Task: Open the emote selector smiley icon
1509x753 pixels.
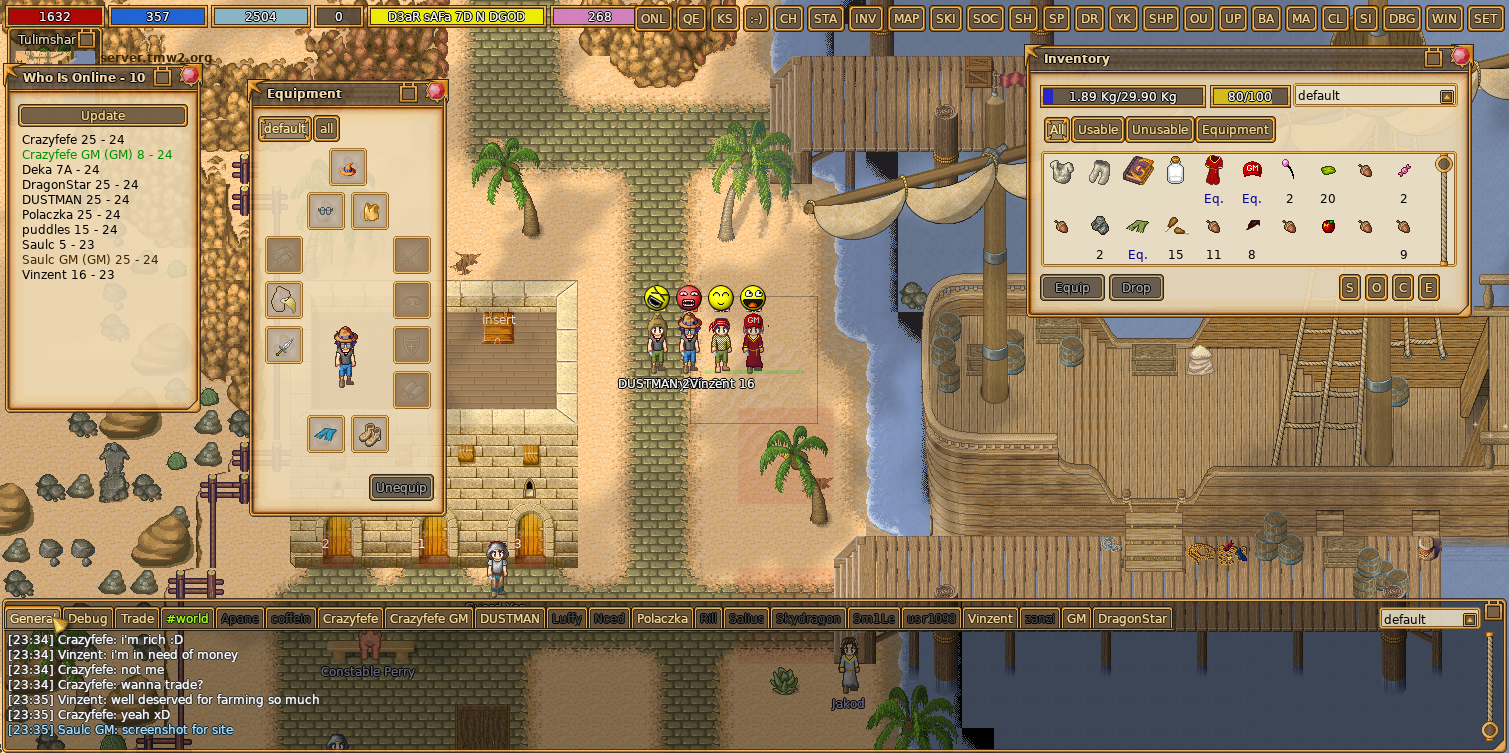Action: [x=756, y=18]
